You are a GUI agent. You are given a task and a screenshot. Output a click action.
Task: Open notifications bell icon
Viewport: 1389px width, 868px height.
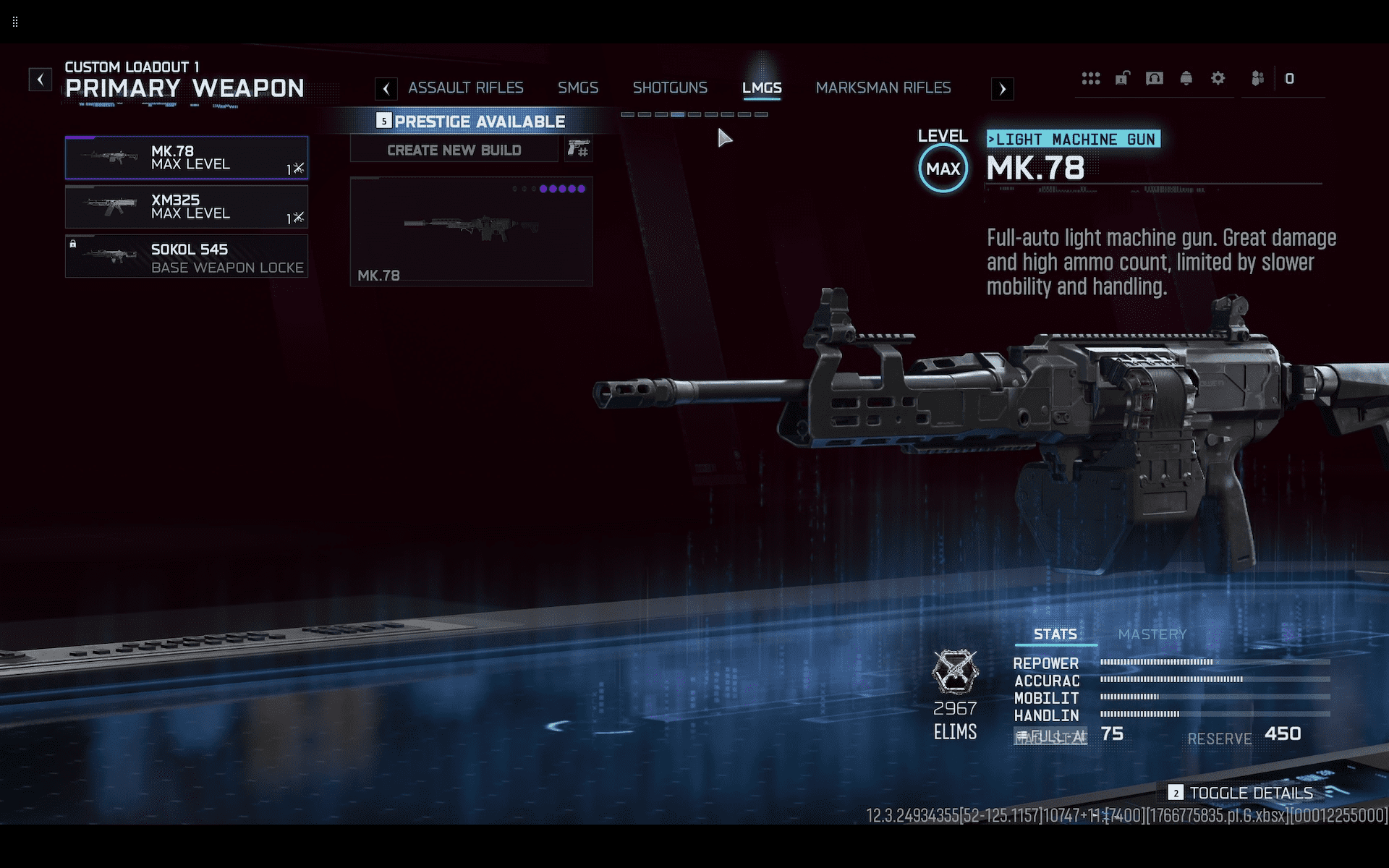pos(1186,78)
